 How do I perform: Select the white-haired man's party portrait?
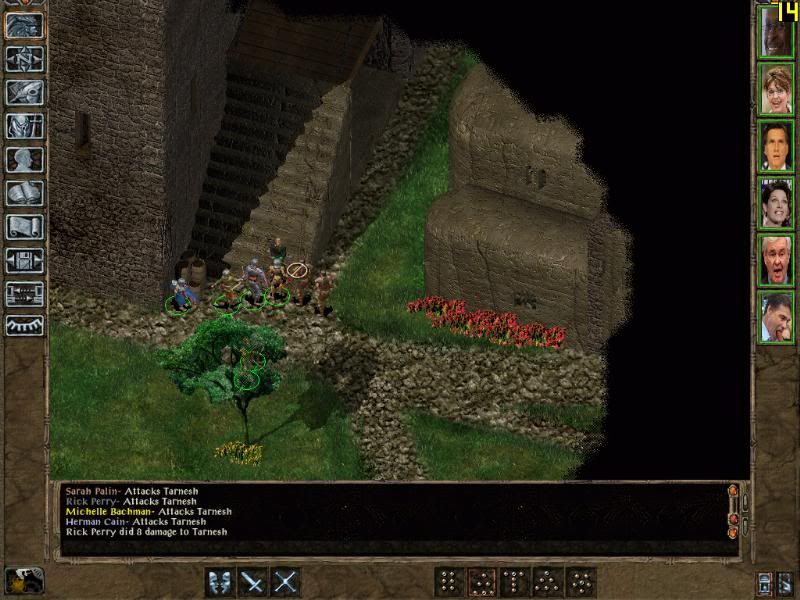click(x=776, y=260)
